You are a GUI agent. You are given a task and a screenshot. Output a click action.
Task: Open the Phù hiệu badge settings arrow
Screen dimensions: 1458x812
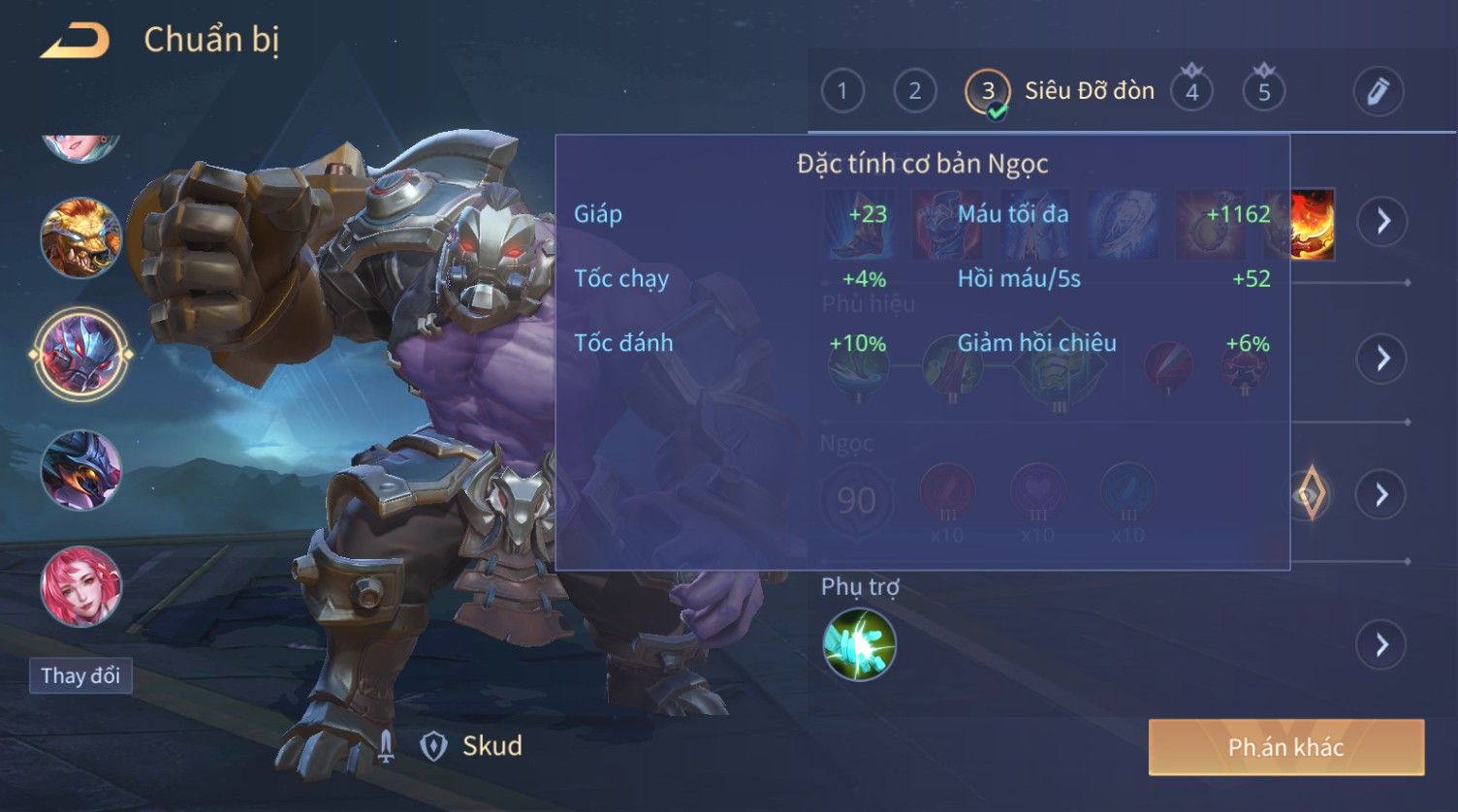click(x=1382, y=359)
